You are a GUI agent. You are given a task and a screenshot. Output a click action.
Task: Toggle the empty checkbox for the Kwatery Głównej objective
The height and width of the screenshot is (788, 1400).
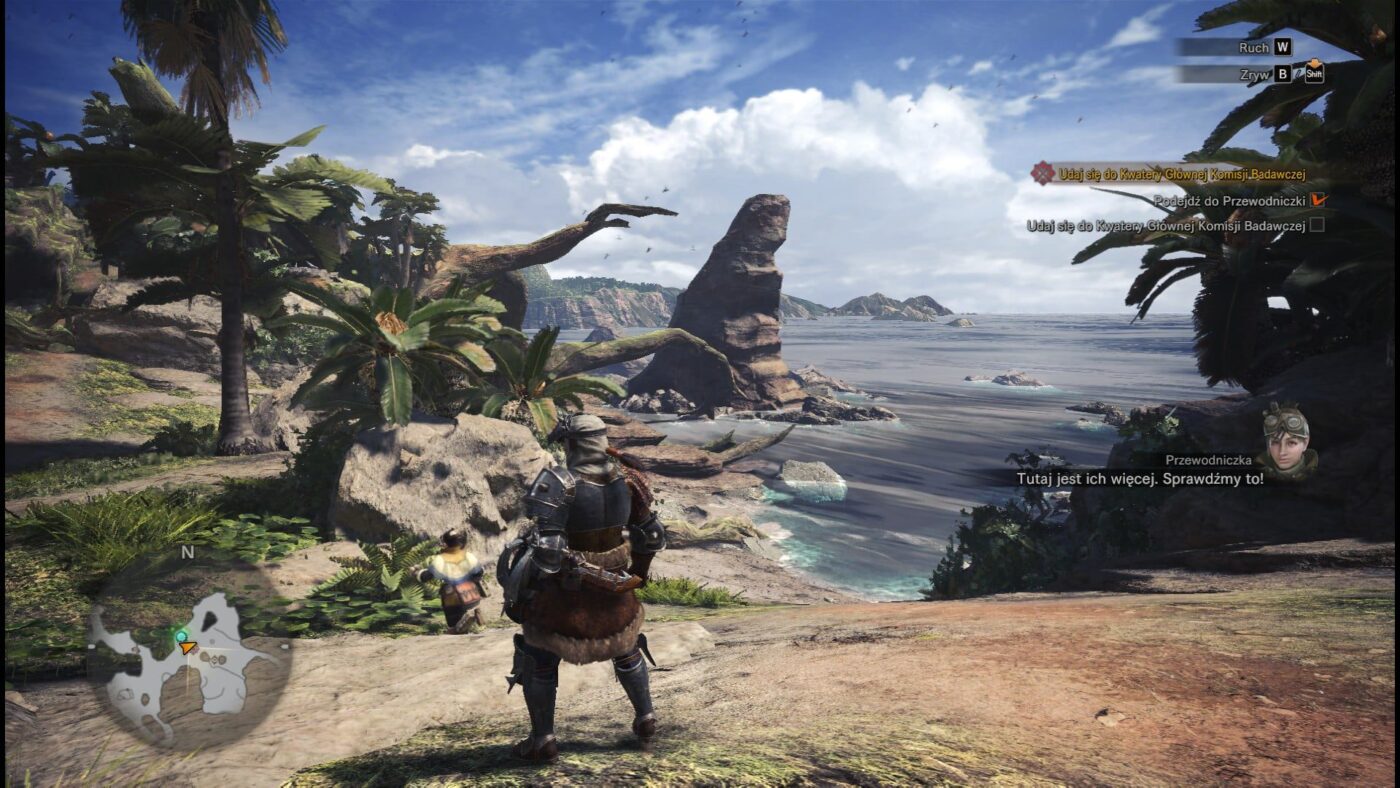pos(1317,225)
